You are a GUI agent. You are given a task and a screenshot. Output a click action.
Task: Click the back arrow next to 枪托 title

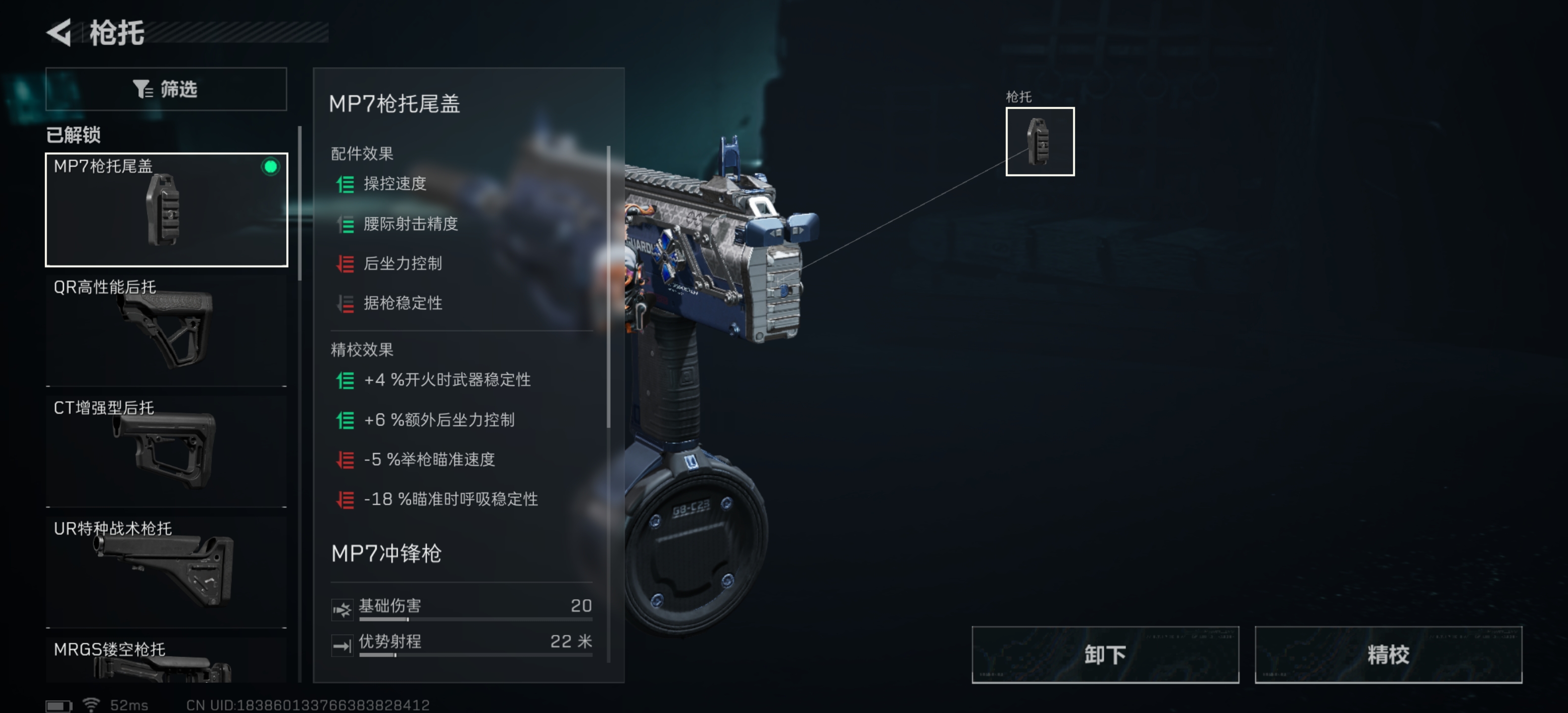coord(58,35)
